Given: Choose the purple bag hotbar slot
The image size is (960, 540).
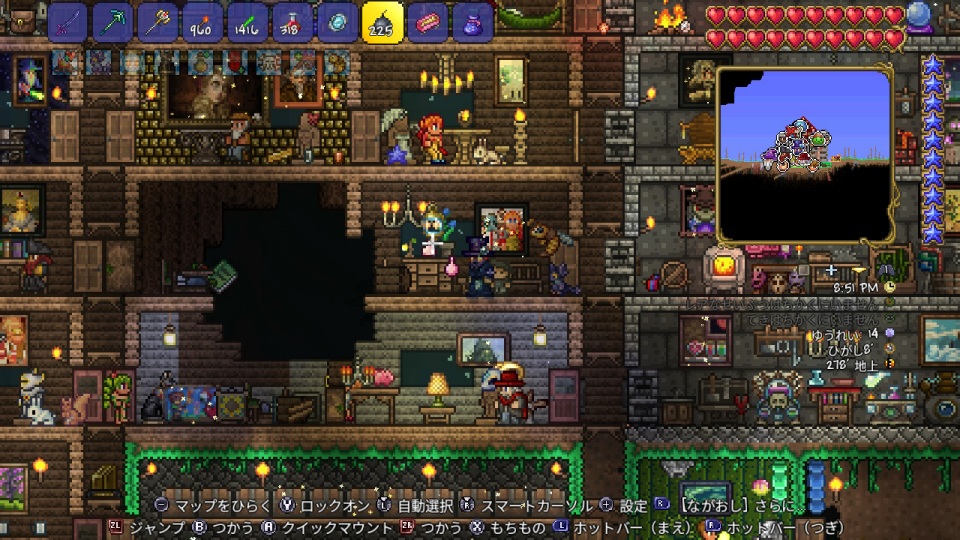Looking at the screenshot, I should tap(472, 21).
